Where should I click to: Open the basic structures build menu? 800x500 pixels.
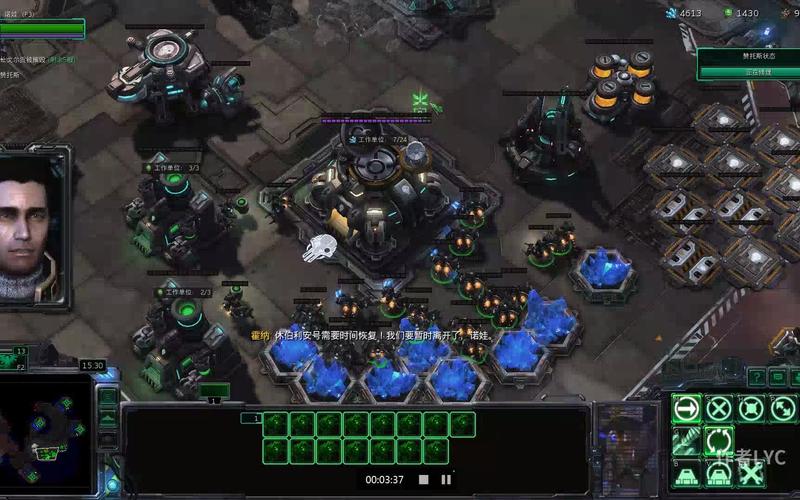(x=687, y=473)
